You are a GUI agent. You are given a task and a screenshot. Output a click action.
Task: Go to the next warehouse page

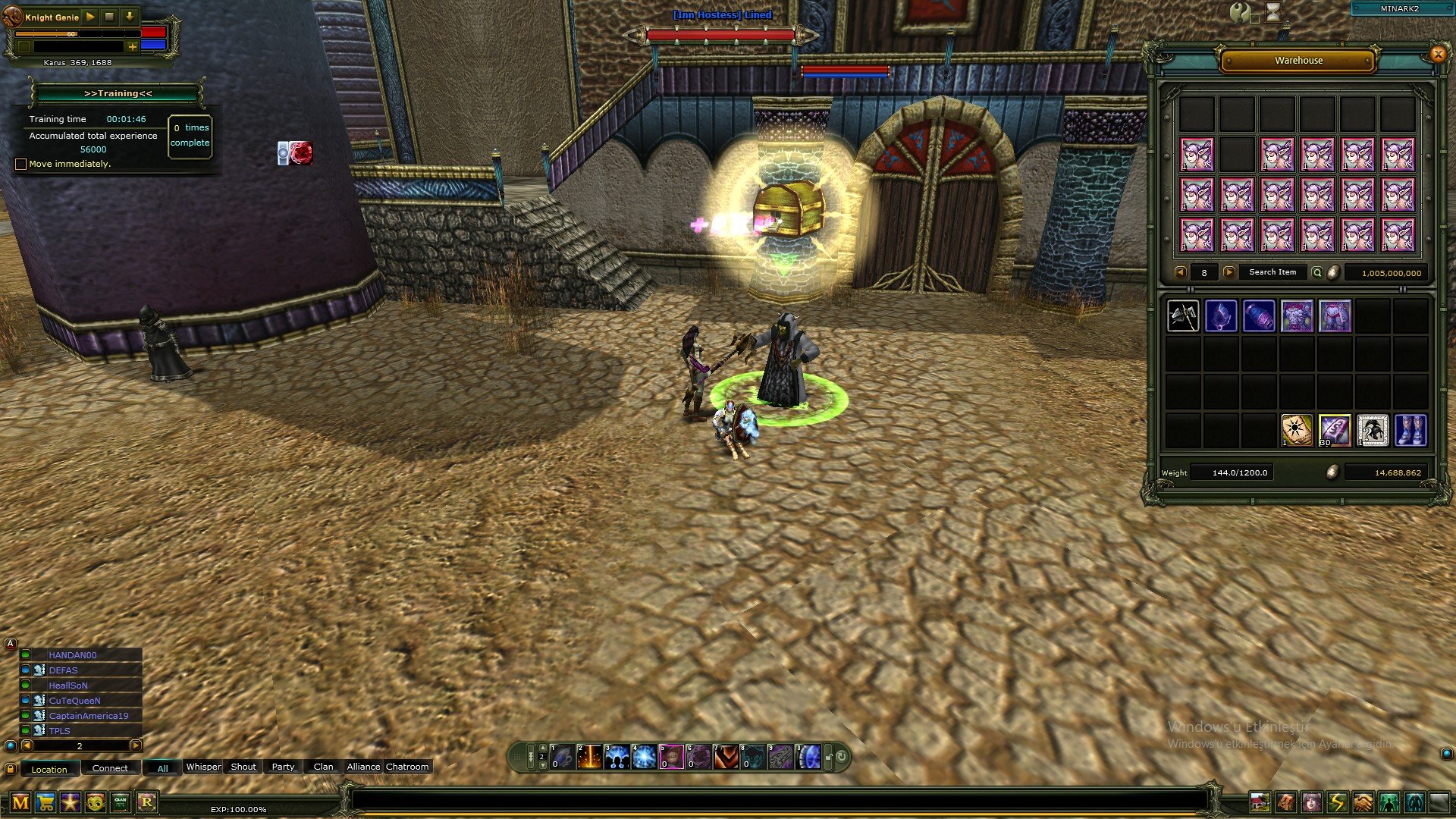pos(1229,272)
